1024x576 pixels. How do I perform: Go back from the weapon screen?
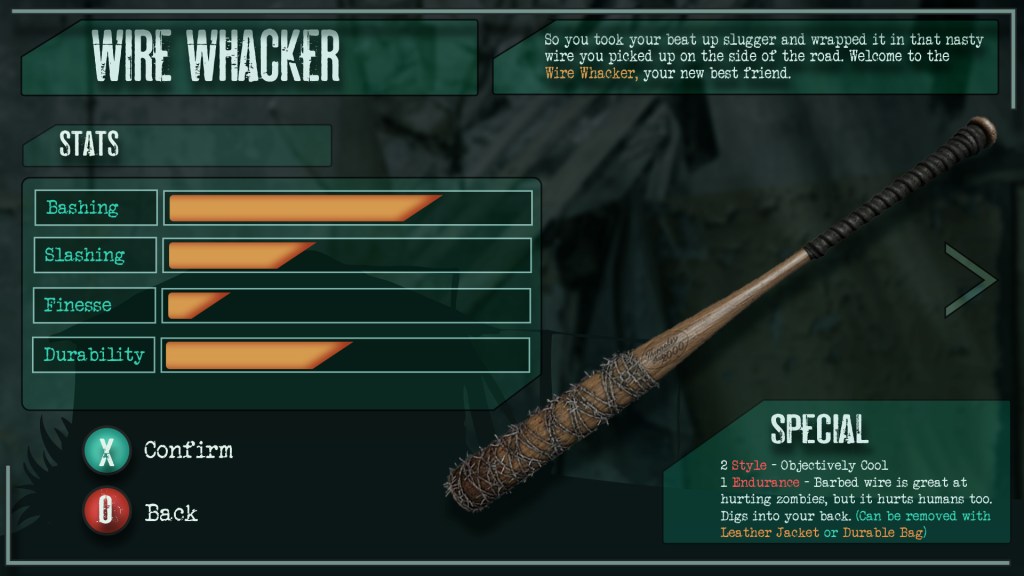107,514
